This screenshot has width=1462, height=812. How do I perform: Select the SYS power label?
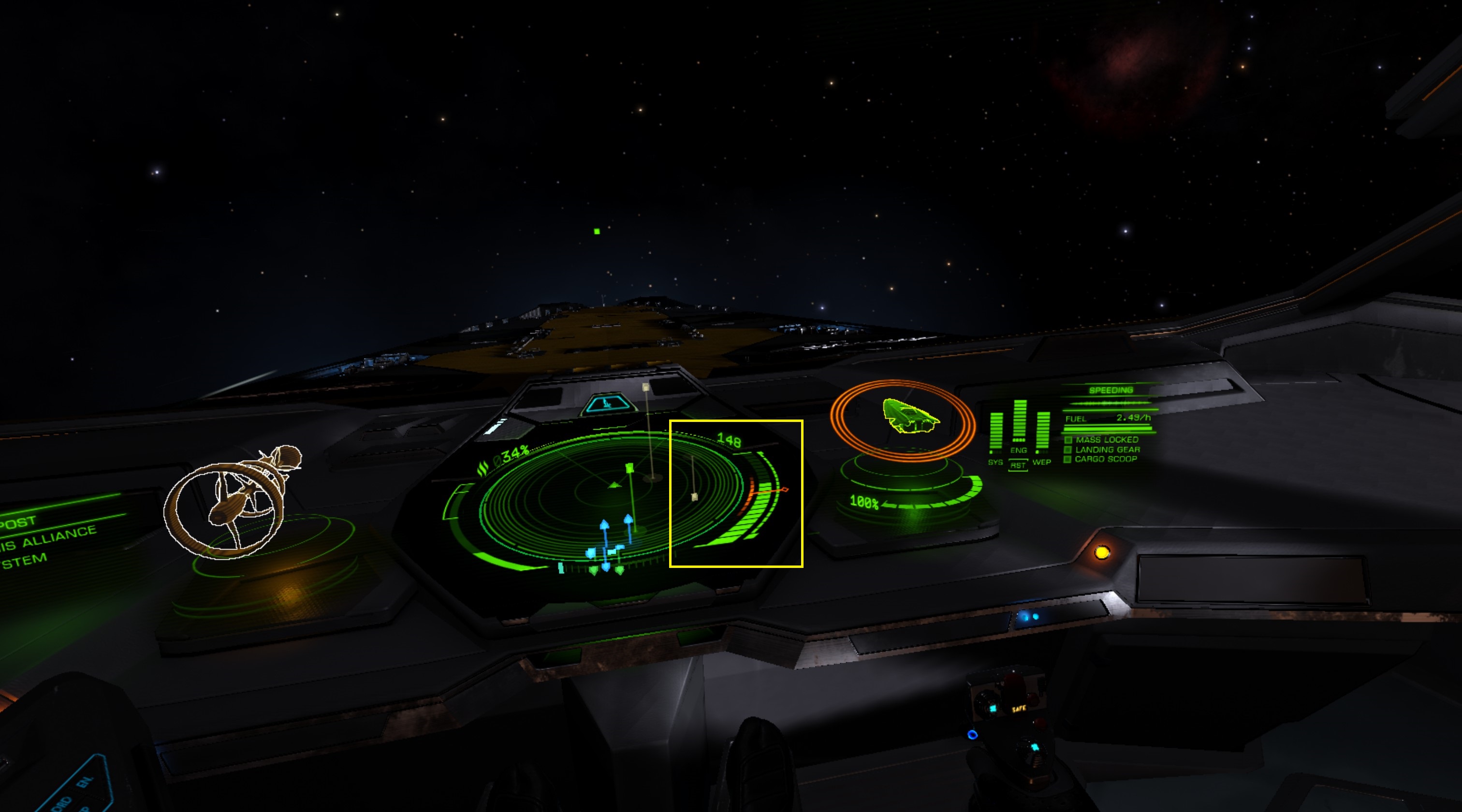[995, 463]
